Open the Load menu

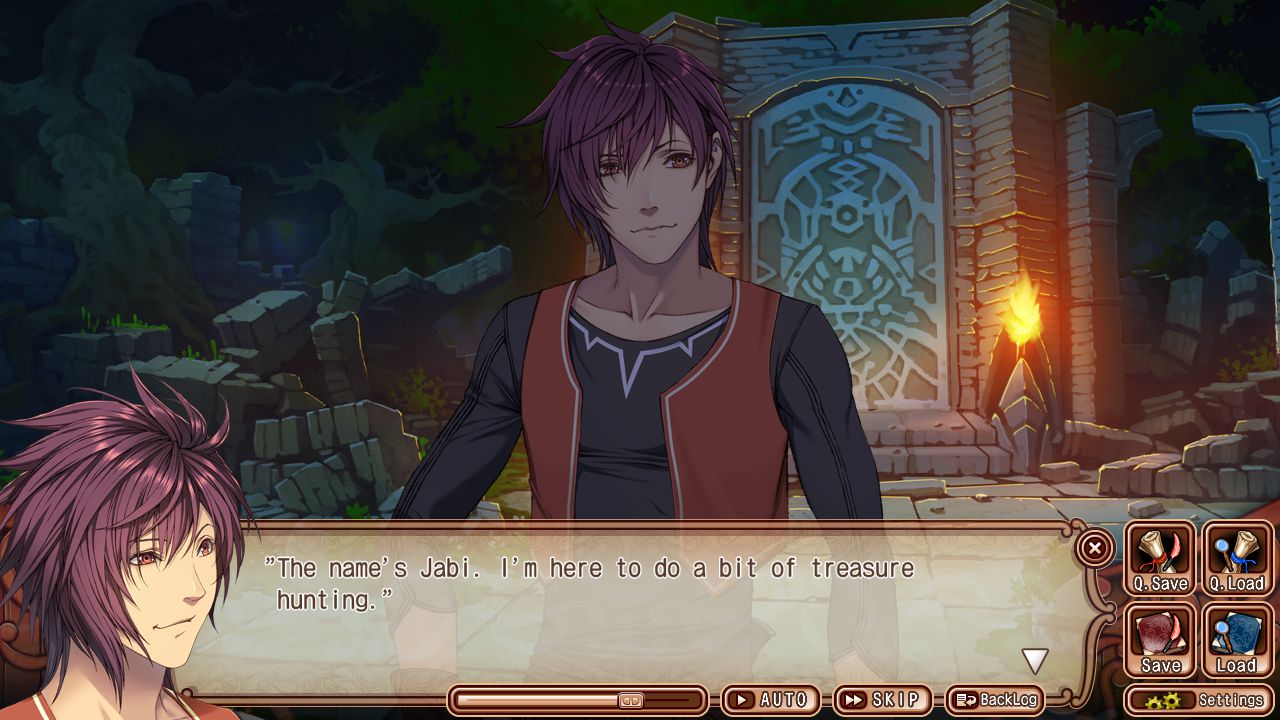(x=1237, y=641)
